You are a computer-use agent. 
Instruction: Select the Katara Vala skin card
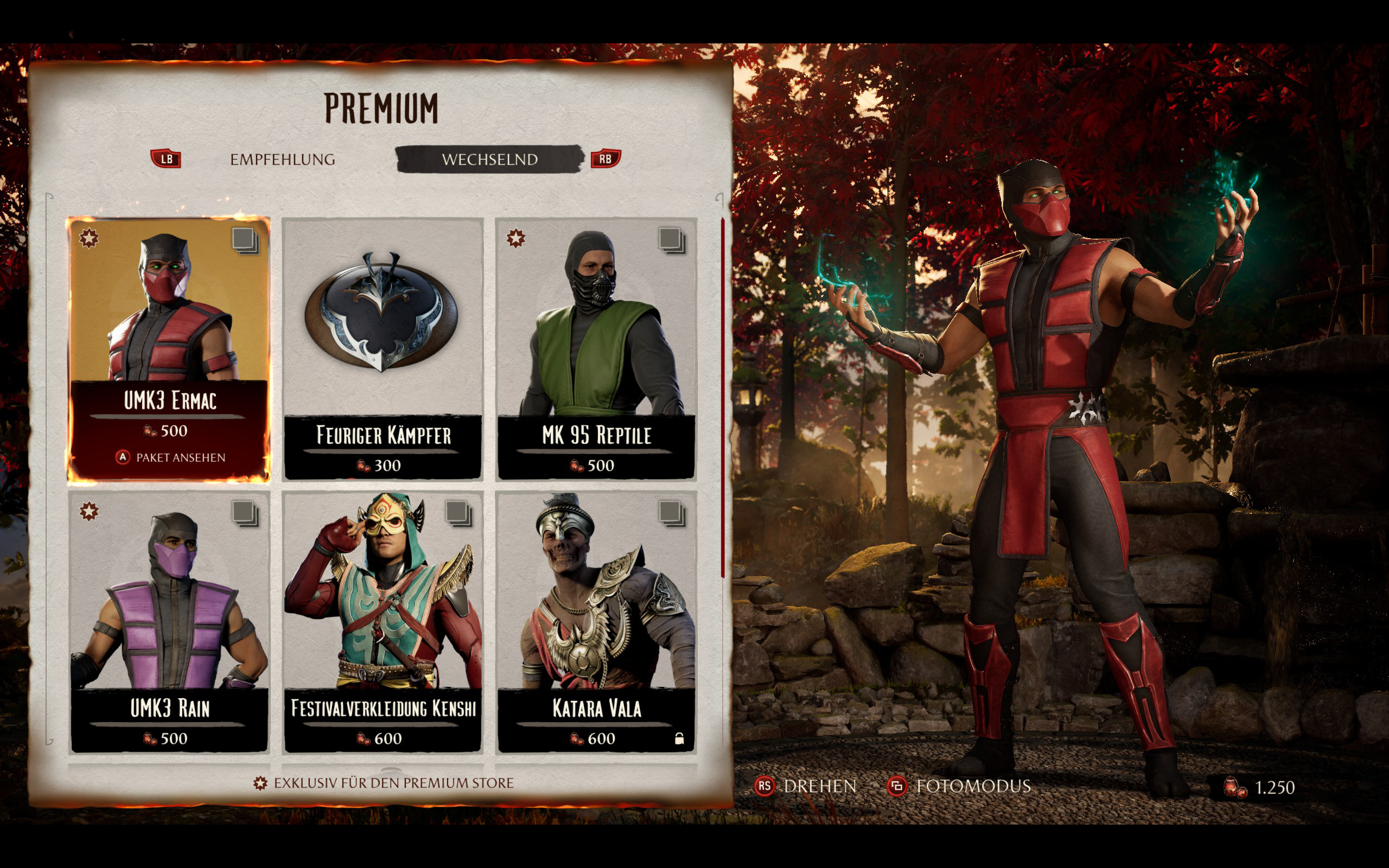click(596, 621)
